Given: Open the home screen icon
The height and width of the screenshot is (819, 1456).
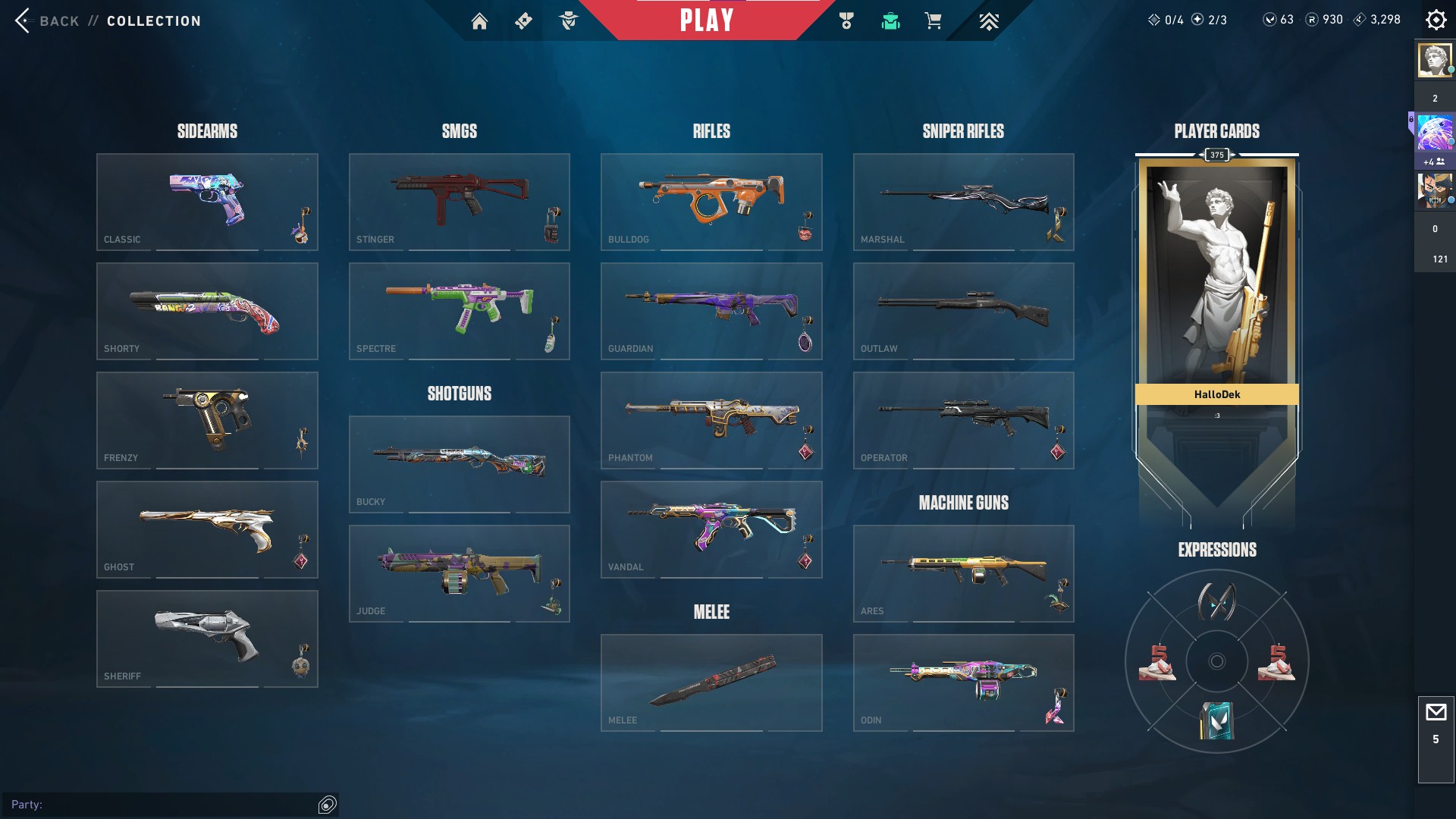Looking at the screenshot, I should tap(479, 21).
